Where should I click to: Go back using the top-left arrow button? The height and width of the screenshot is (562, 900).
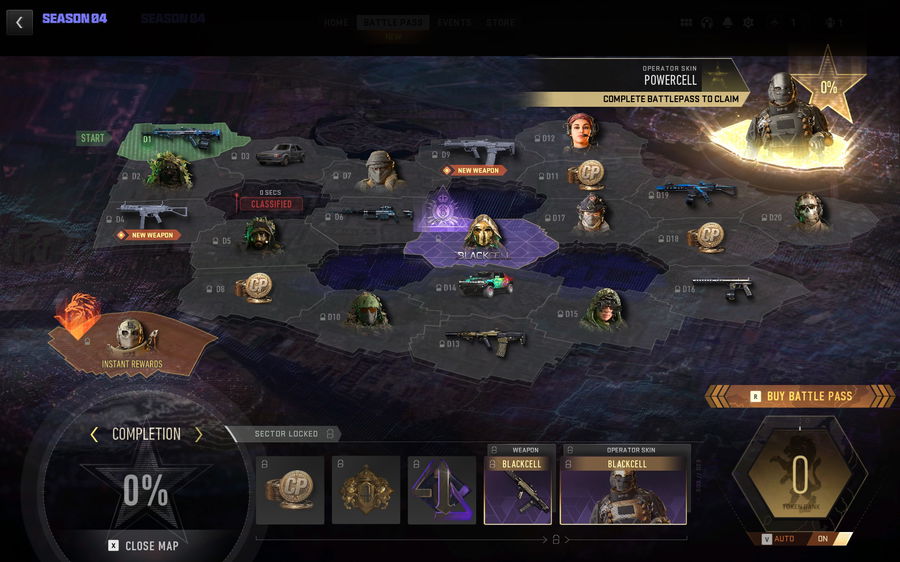(19, 22)
